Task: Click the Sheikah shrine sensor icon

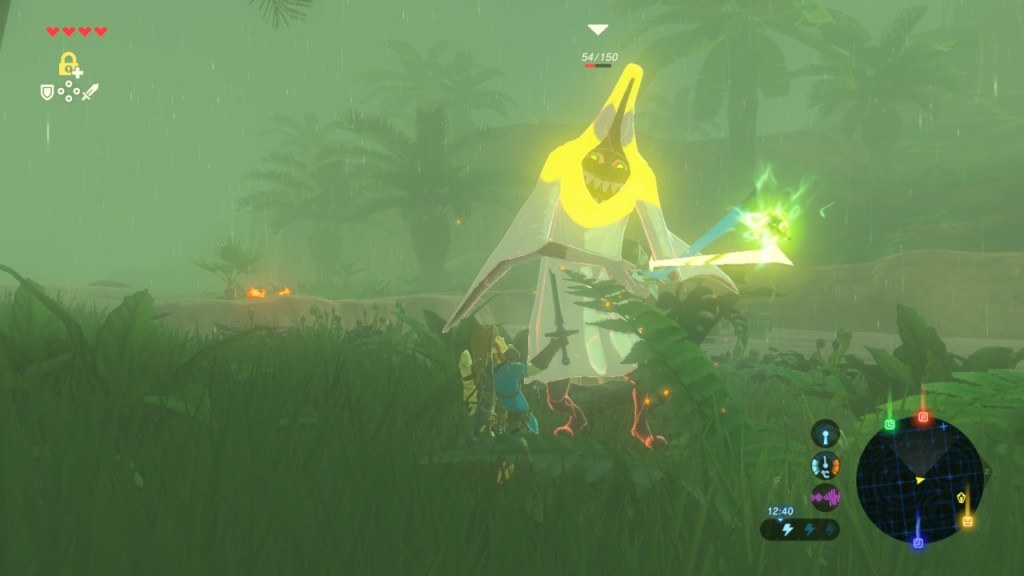Action: [825, 435]
